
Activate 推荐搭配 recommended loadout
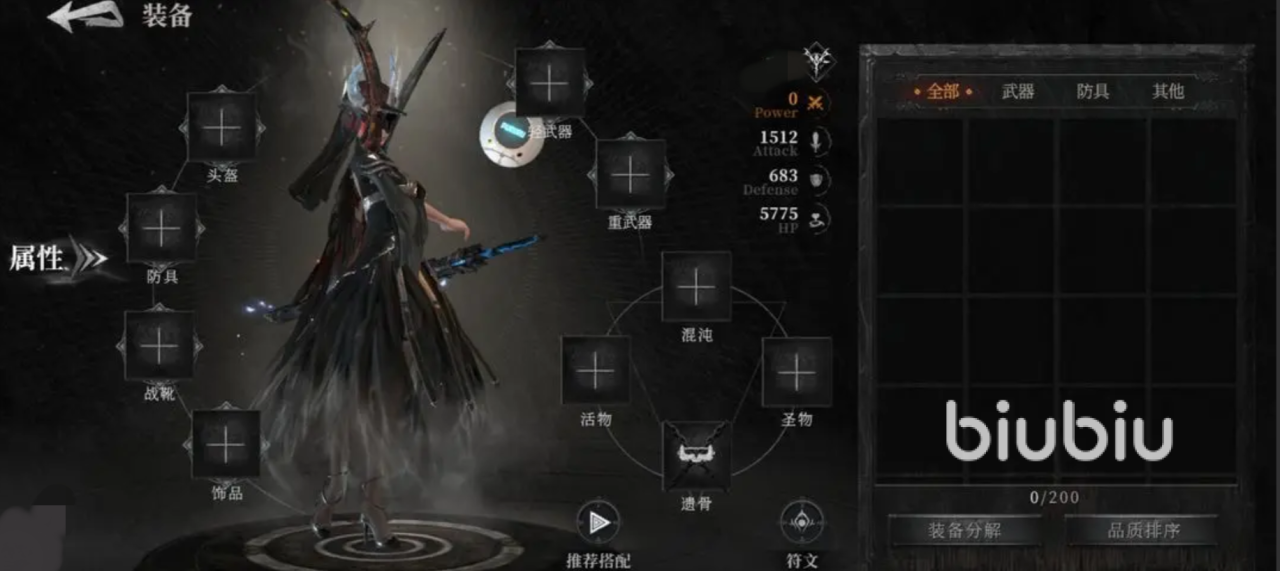pyautogui.click(x=598, y=522)
